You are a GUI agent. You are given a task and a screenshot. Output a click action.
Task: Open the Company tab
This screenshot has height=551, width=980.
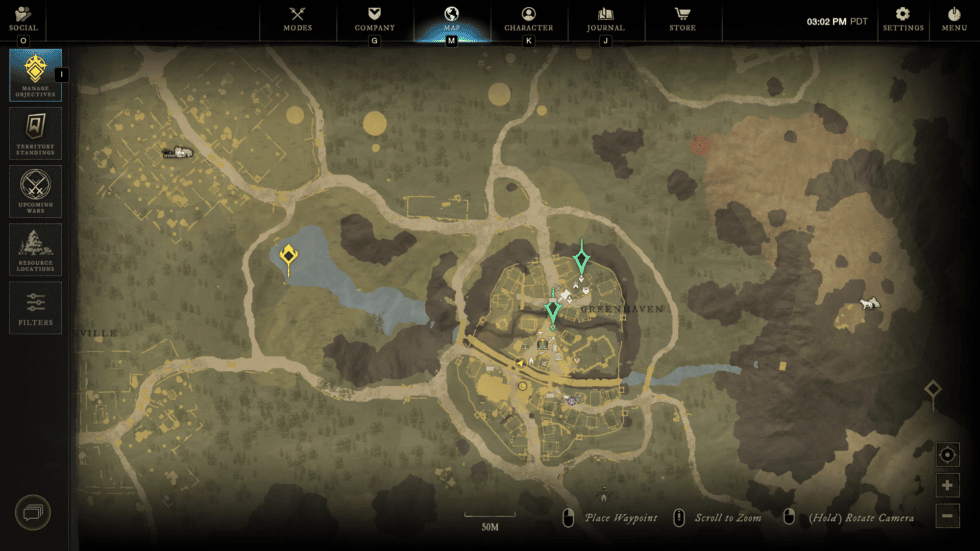click(x=375, y=19)
